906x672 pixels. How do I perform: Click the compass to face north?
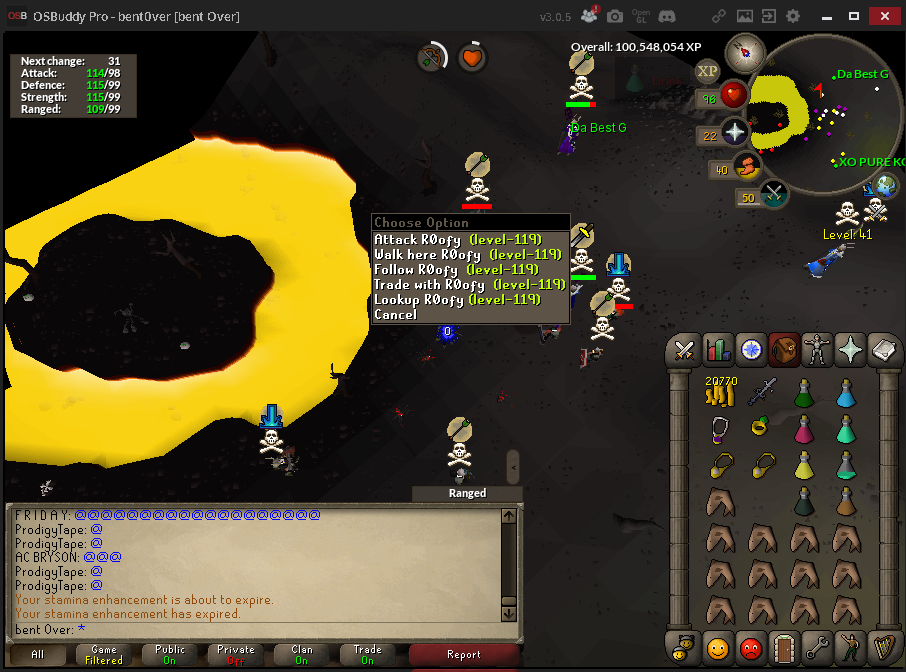pyautogui.click(x=745, y=50)
